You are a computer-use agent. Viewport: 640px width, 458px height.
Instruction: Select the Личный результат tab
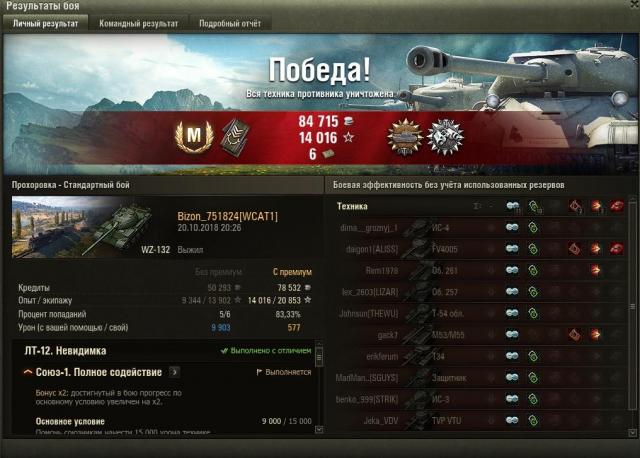(x=45, y=23)
